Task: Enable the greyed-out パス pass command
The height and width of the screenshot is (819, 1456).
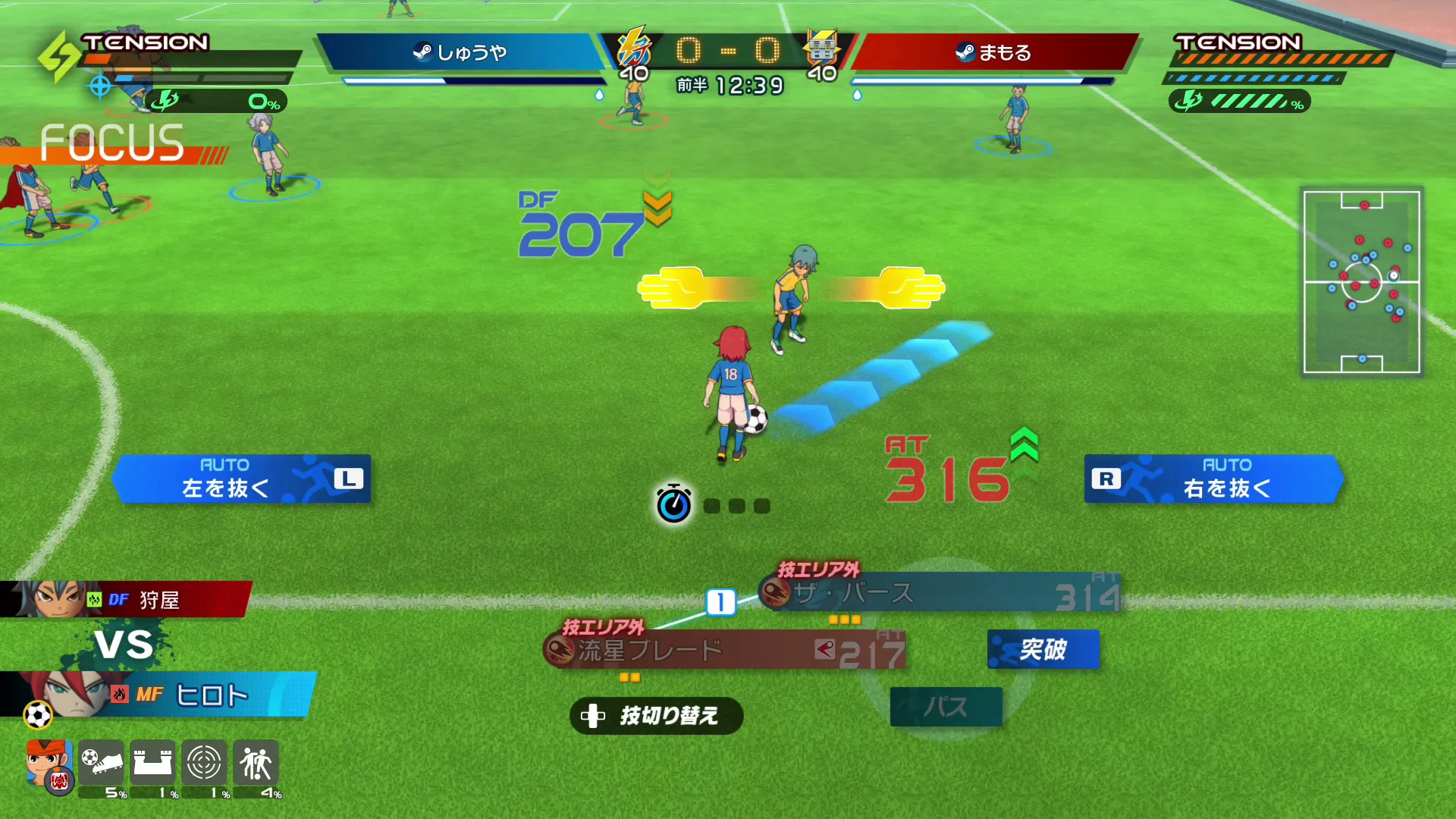Action: (x=946, y=706)
